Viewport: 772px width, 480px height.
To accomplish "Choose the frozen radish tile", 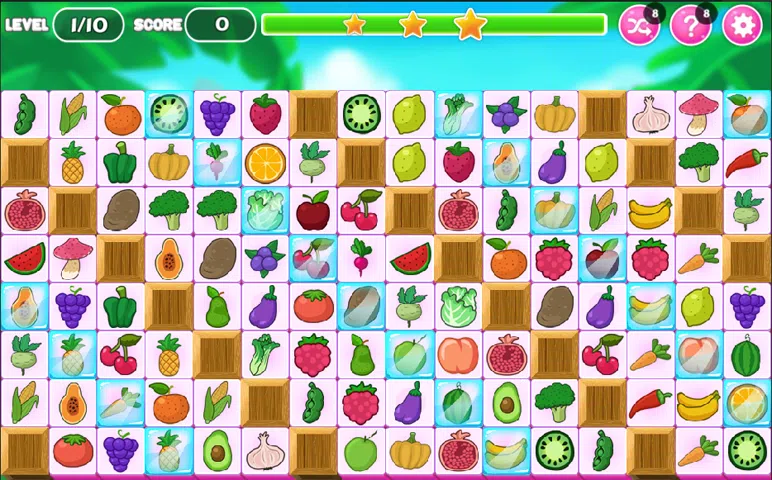I will (x=217, y=163).
